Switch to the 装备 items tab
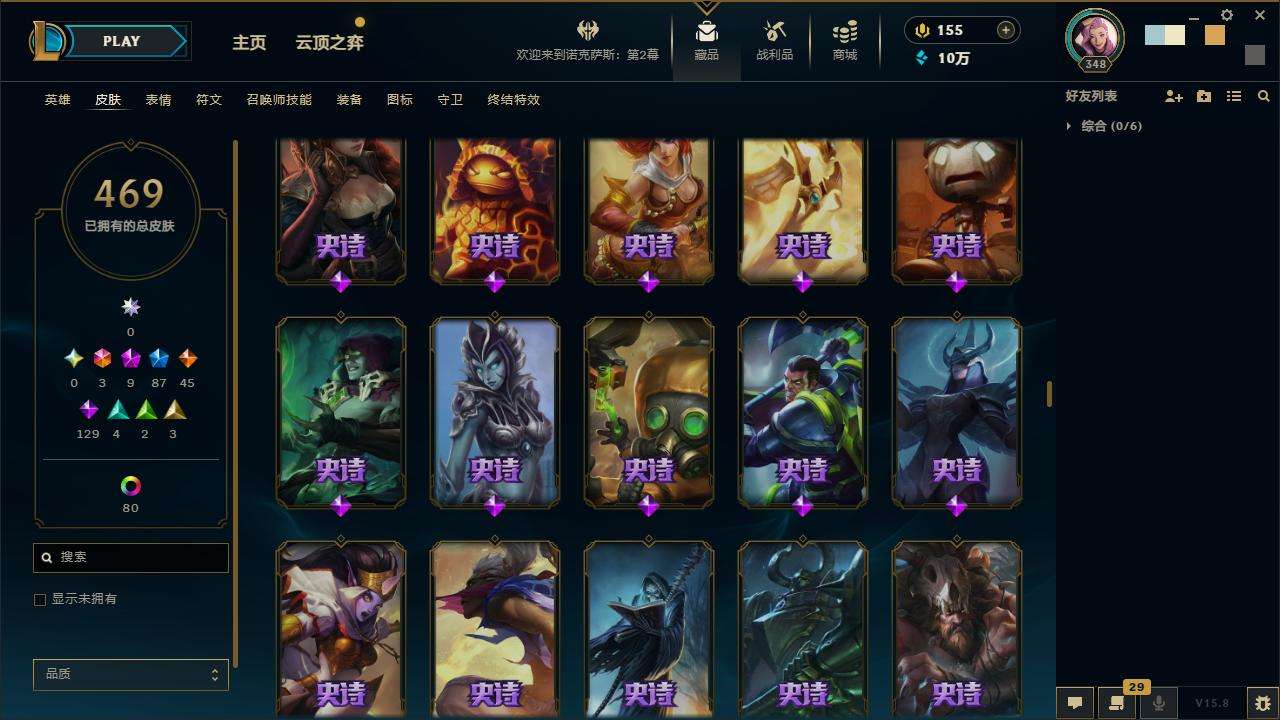1280x720 pixels. click(x=349, y=100)
